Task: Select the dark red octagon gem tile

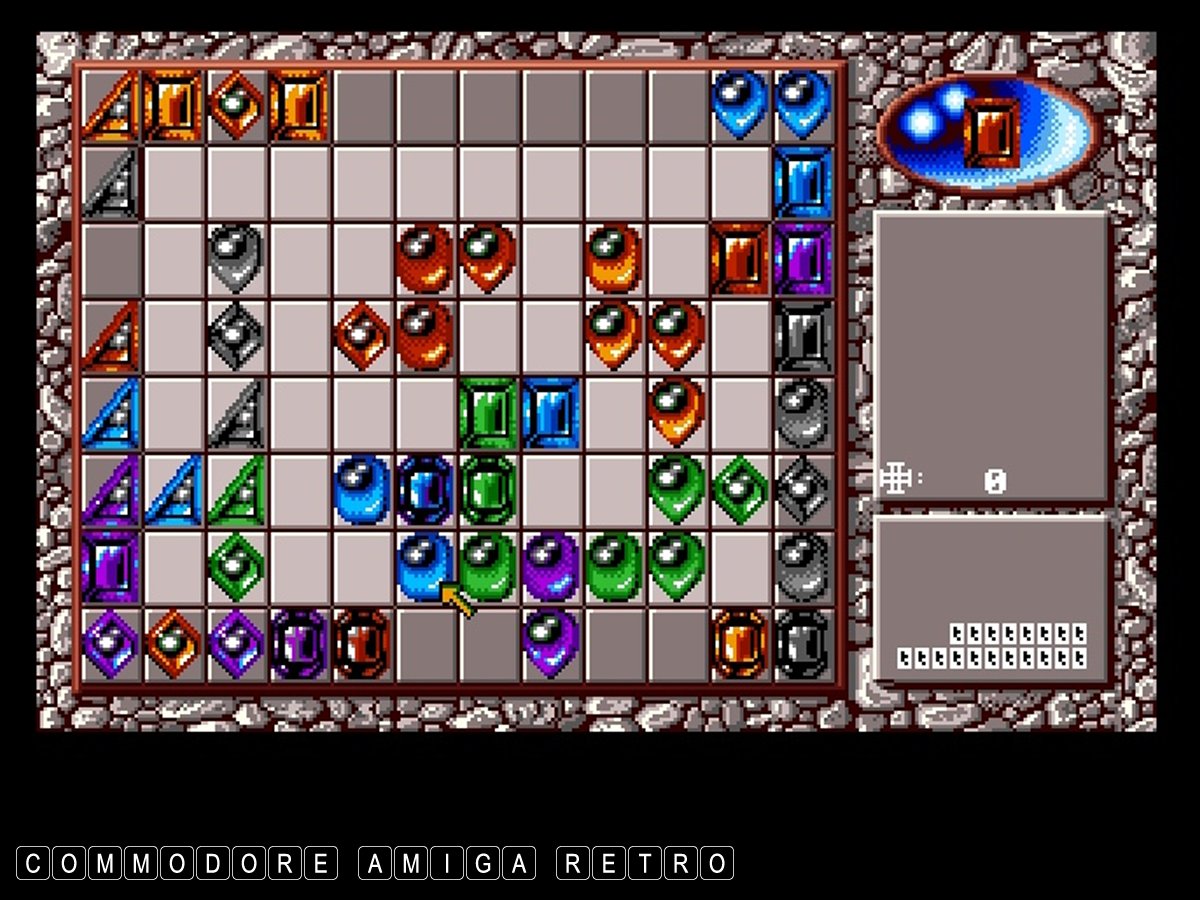Action: (362, 643)
